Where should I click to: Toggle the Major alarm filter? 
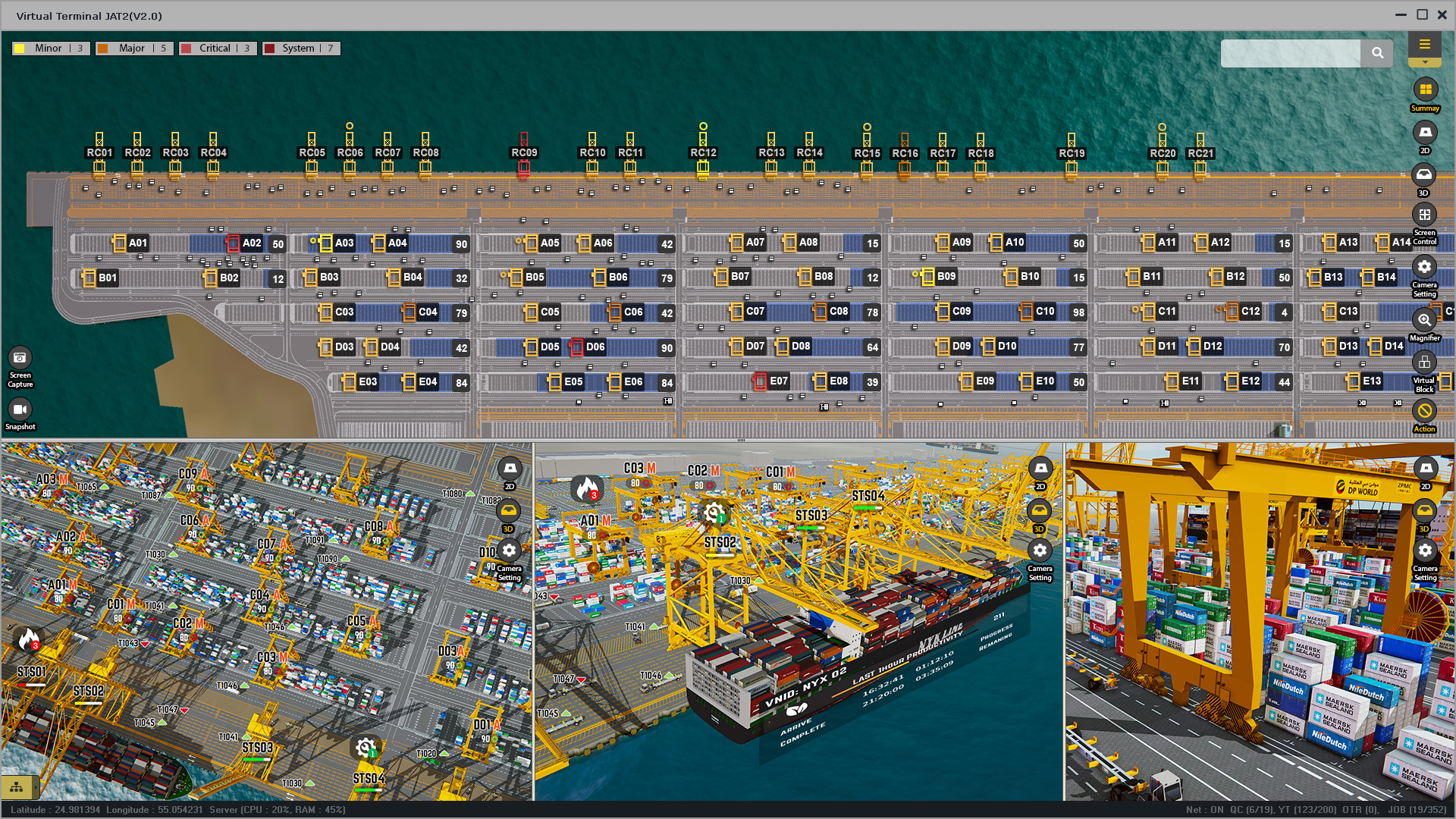point(133,49)
